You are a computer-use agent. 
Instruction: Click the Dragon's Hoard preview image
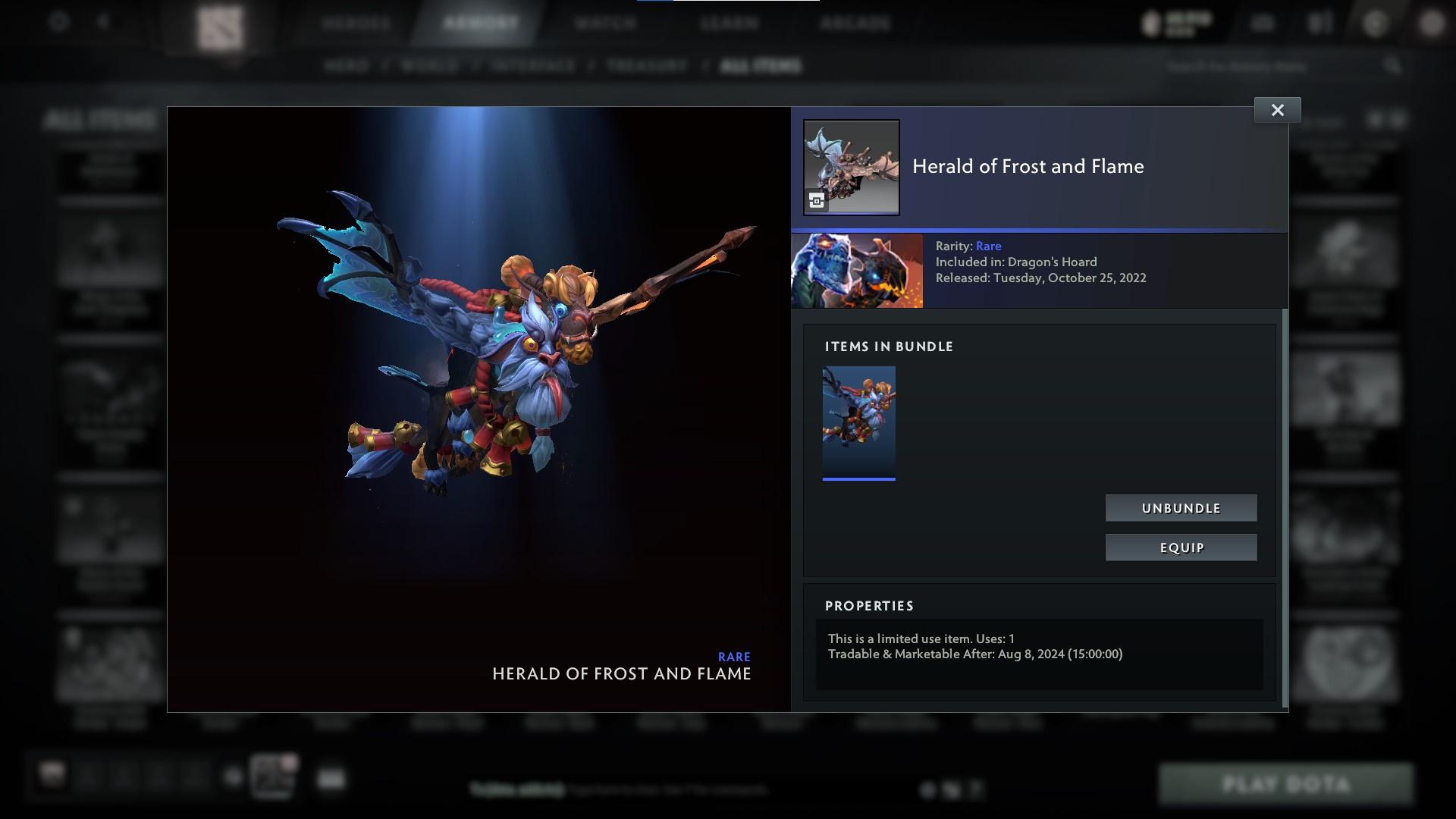pyautogui.click(x=856, y=270)
